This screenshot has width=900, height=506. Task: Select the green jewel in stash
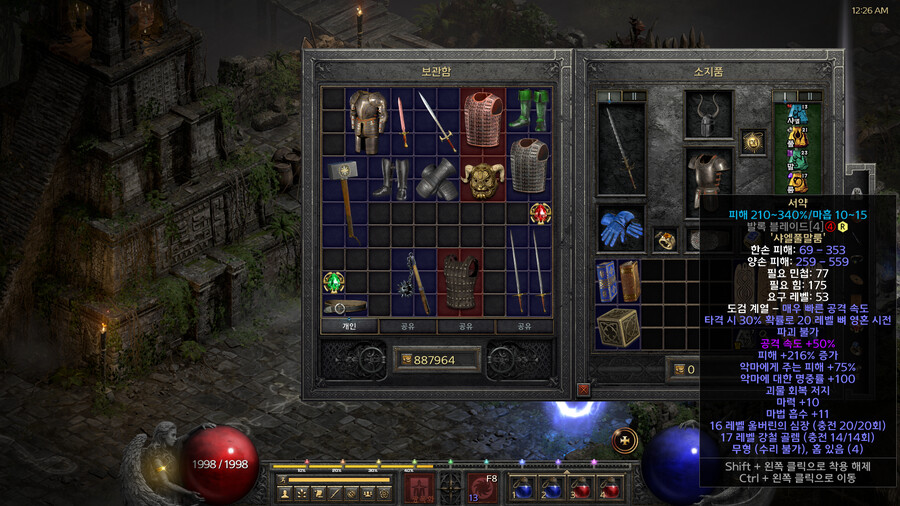tap(333, 283)
